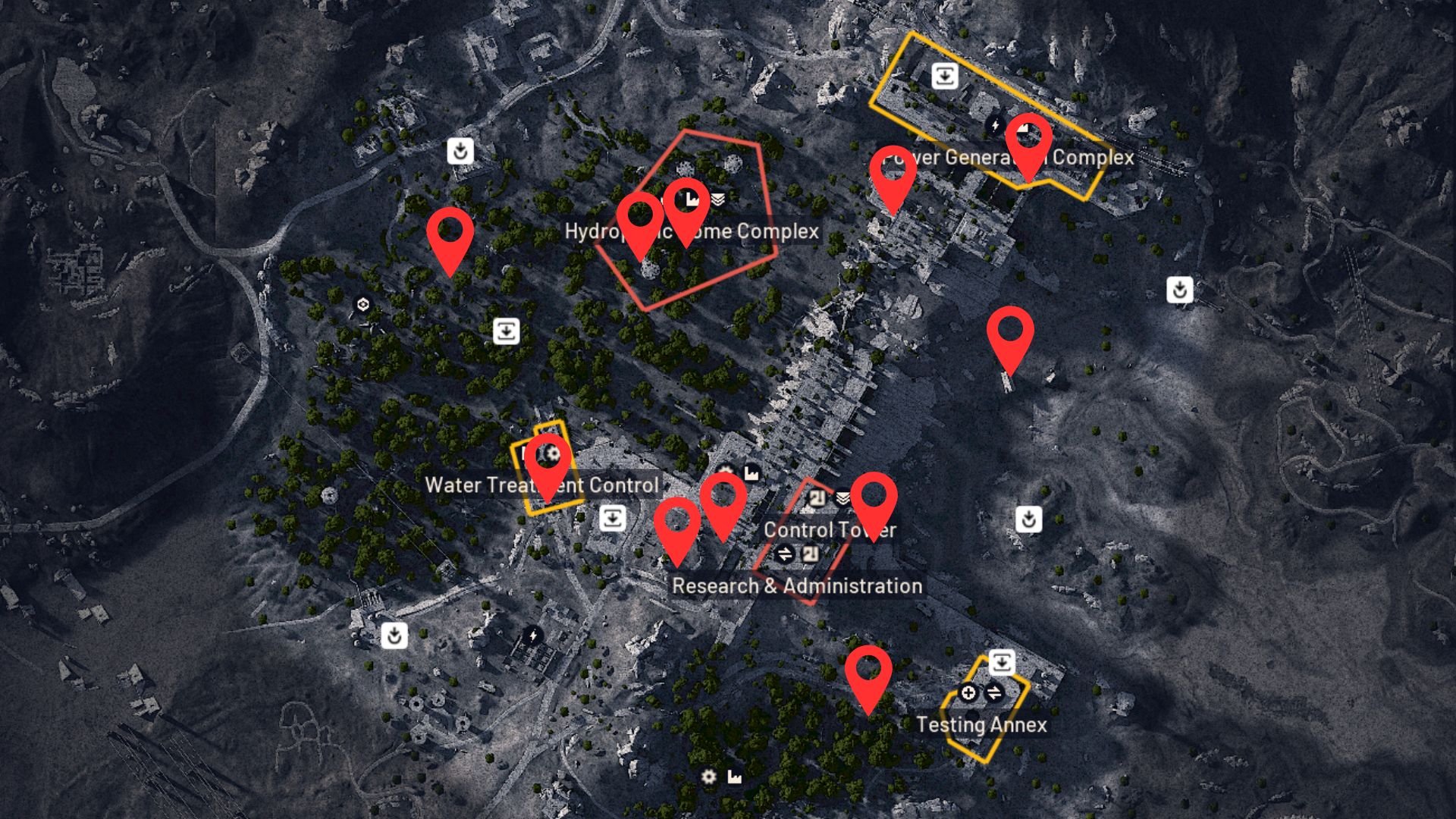Click the bar chart icon above Research & Administration

pos(753,473)
